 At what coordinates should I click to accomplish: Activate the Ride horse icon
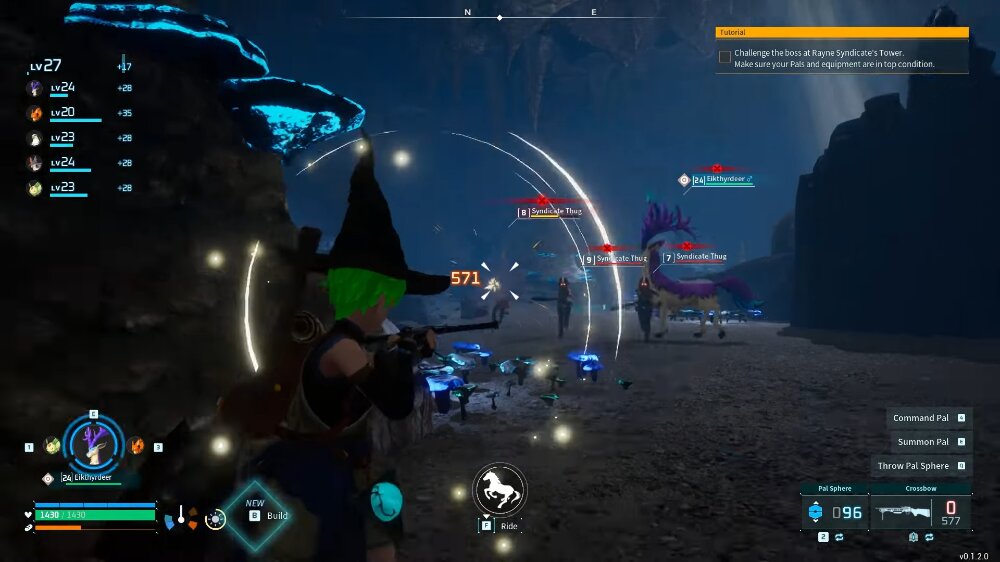[499, 489]
